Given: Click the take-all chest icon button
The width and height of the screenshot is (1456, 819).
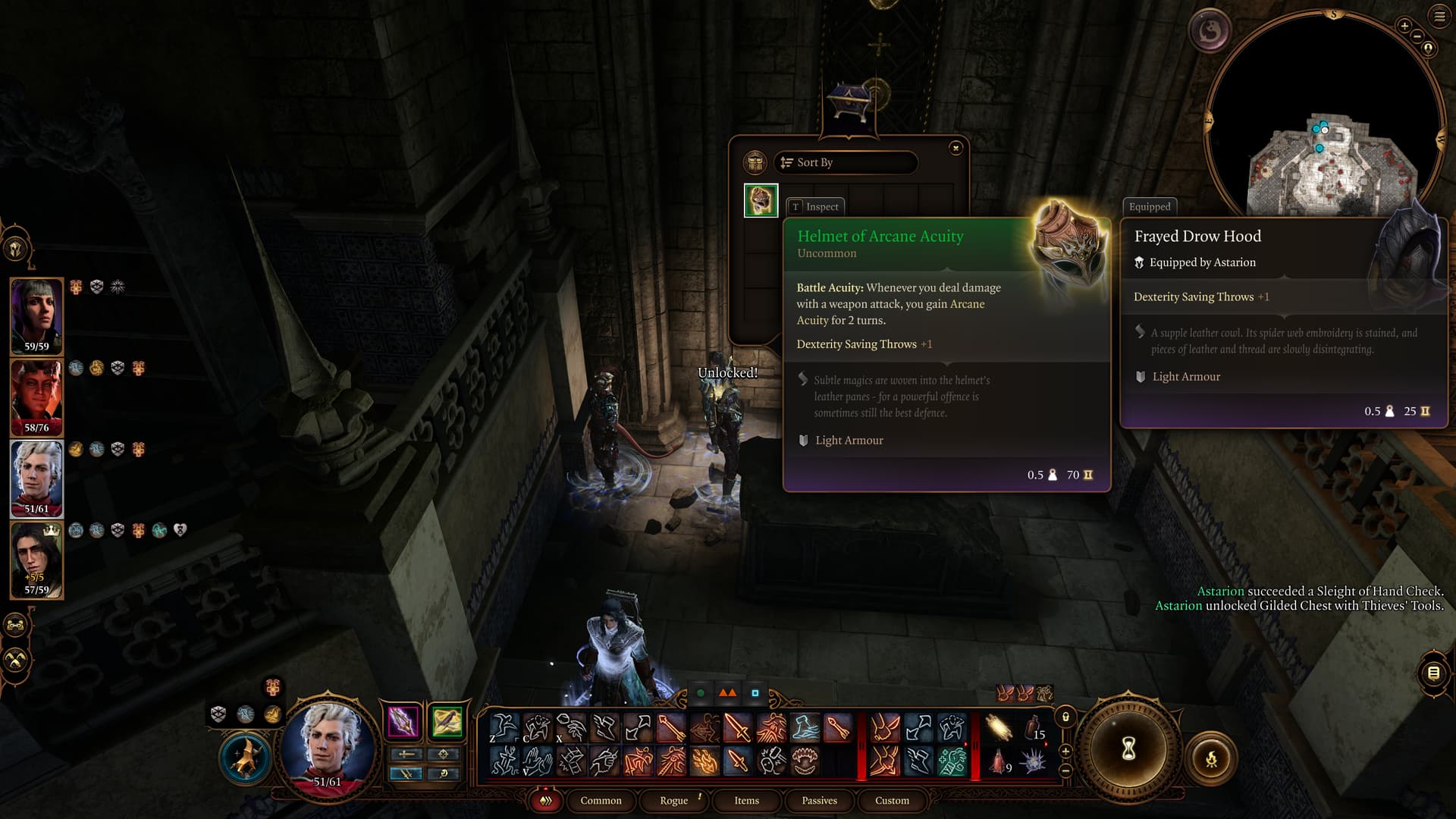Looking at the screenshot, I should click(x=755, y=162).
